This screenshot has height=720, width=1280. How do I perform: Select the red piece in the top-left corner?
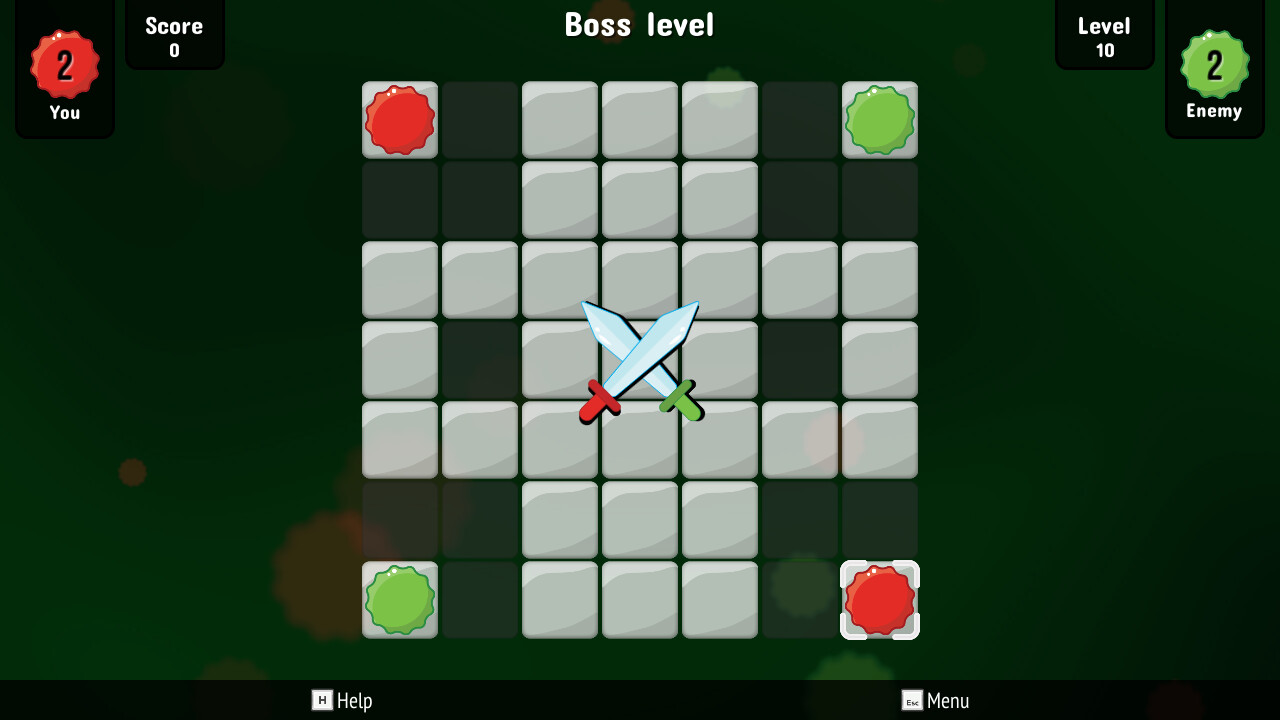tap(399, 119)
